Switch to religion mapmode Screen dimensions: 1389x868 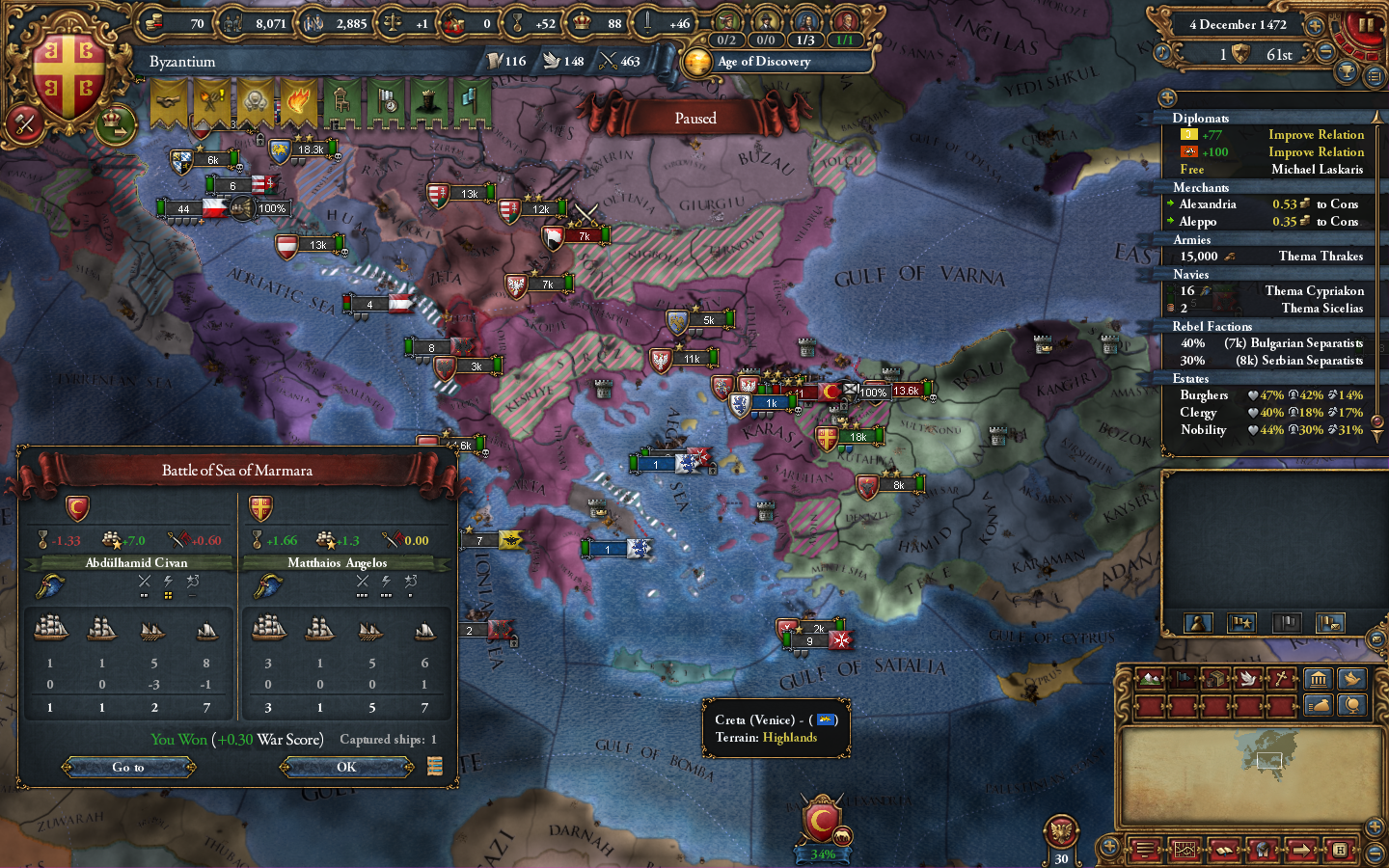coord(1283,680)
